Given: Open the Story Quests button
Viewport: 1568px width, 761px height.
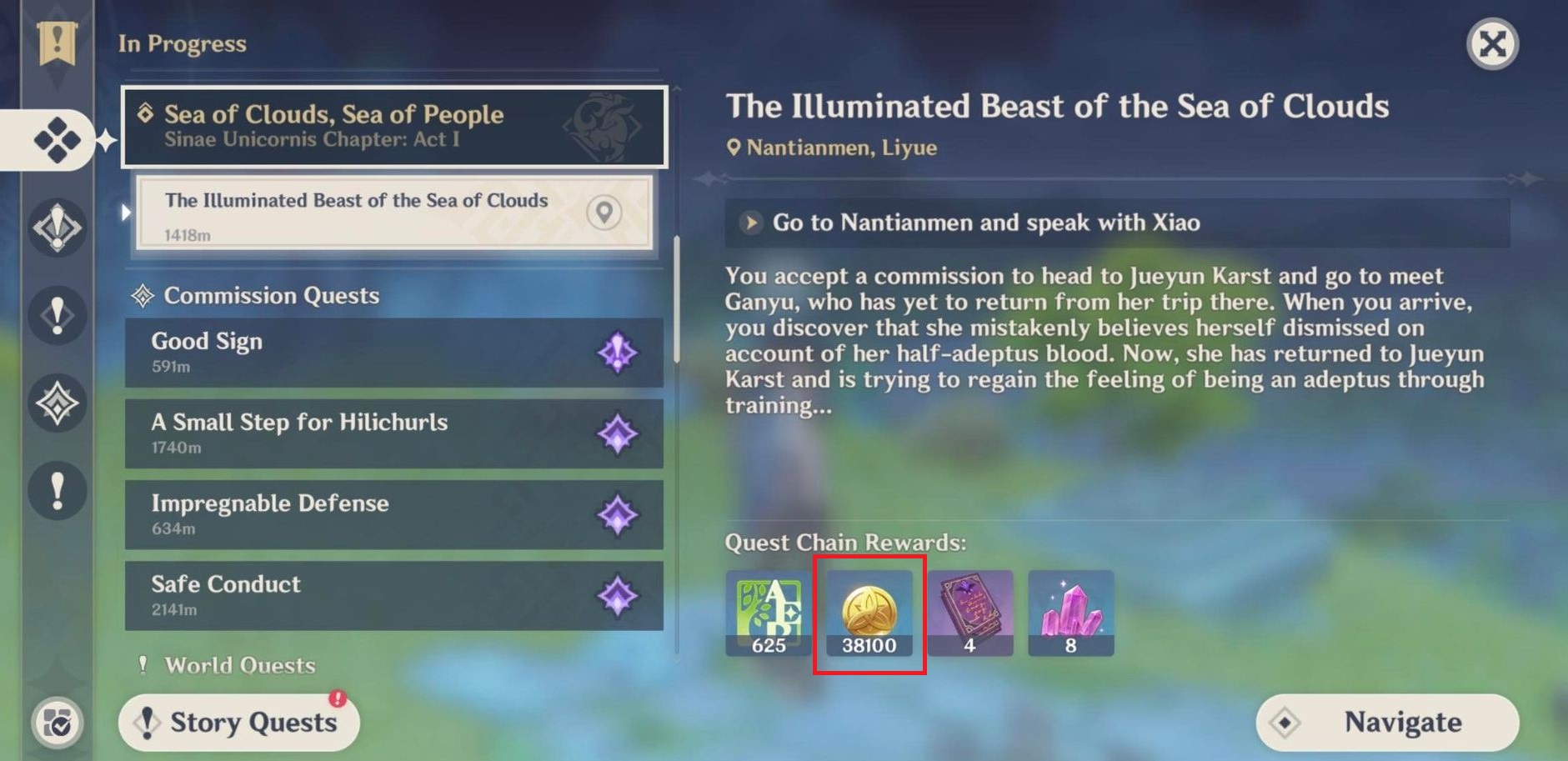Looking at the screenshot, I should pos(240,722).
